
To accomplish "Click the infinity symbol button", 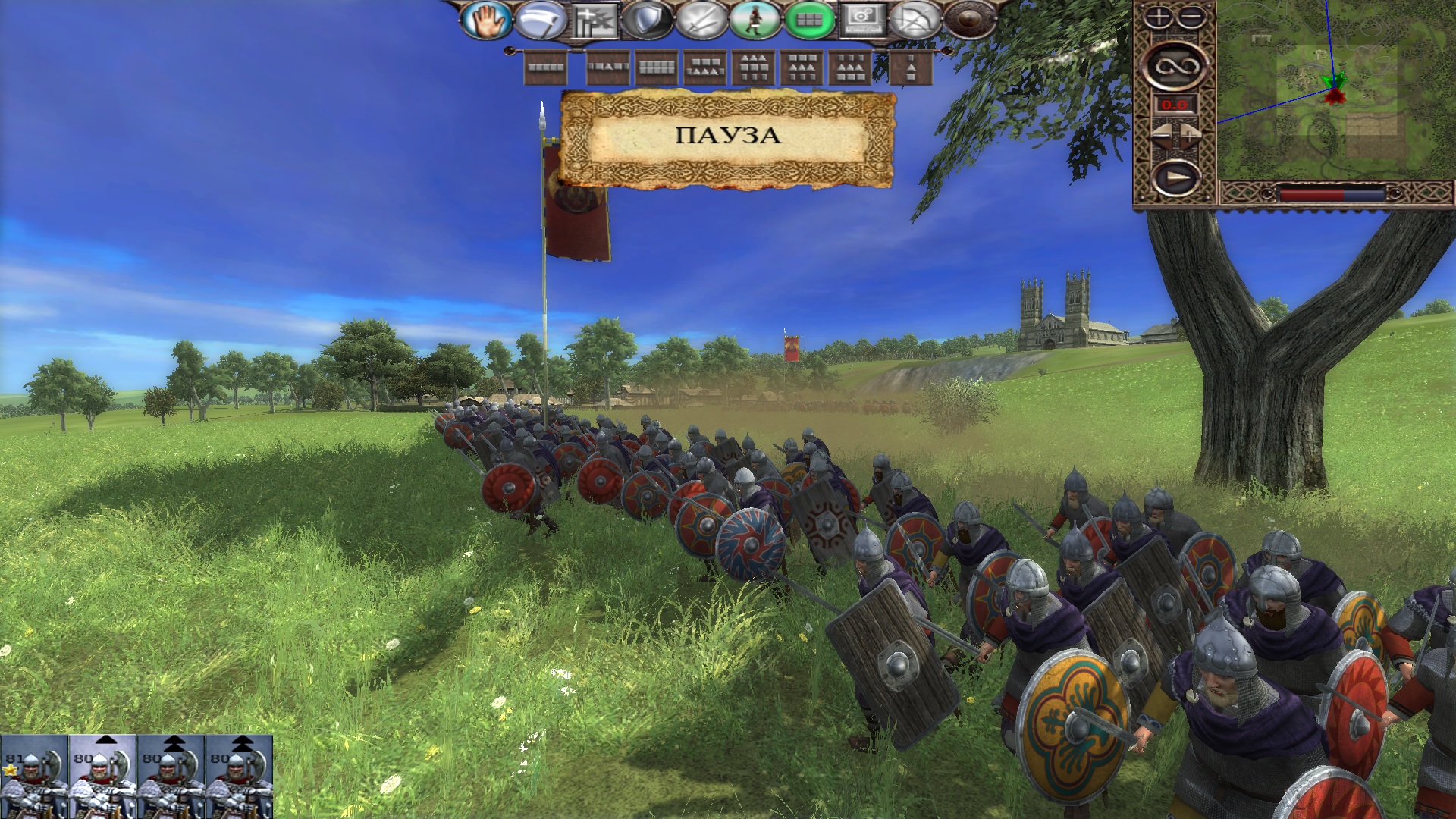I will coord(1175,66).
